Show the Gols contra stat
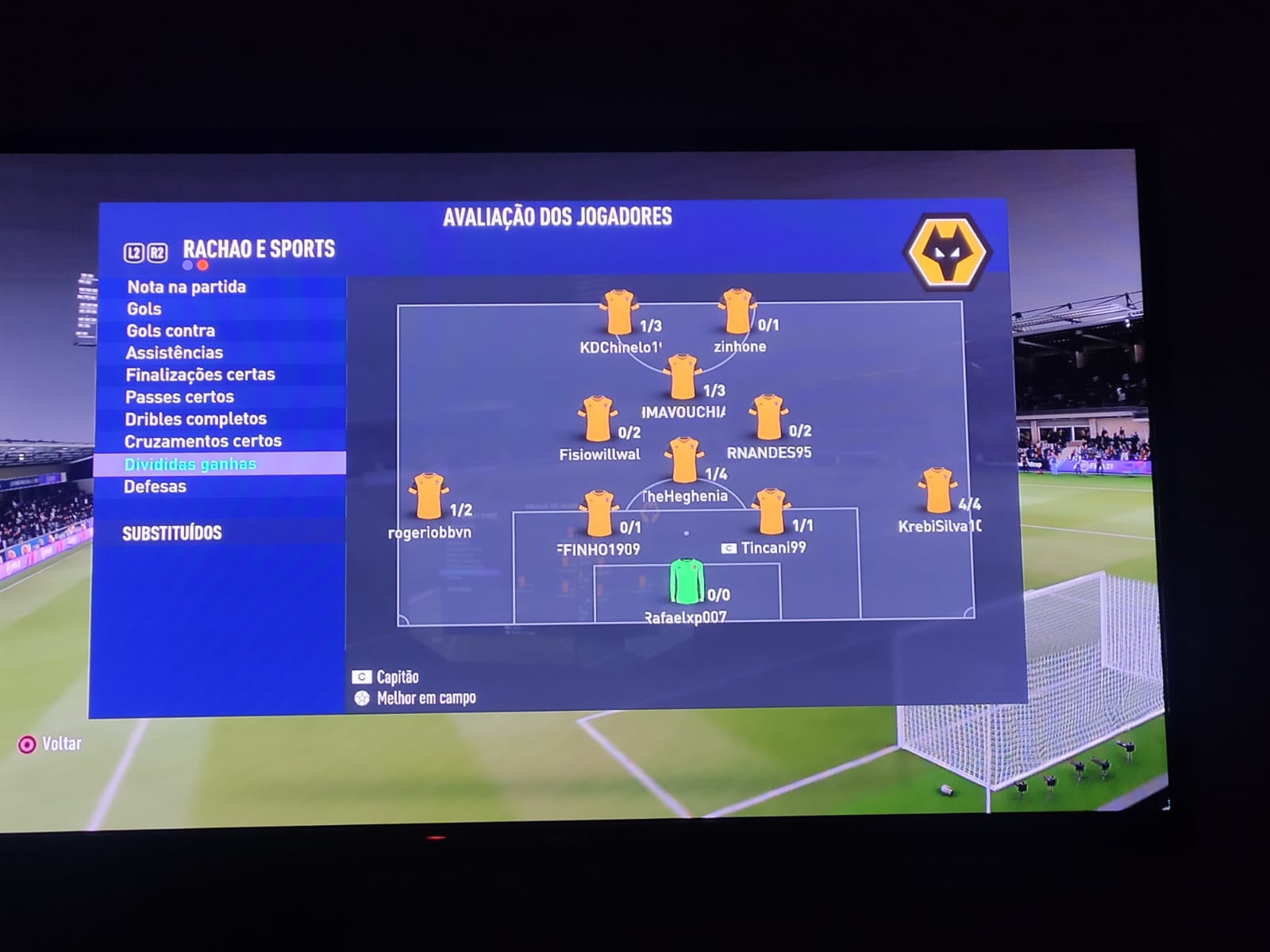Screen dimensions: 1270x952 (x=171, y=331)
